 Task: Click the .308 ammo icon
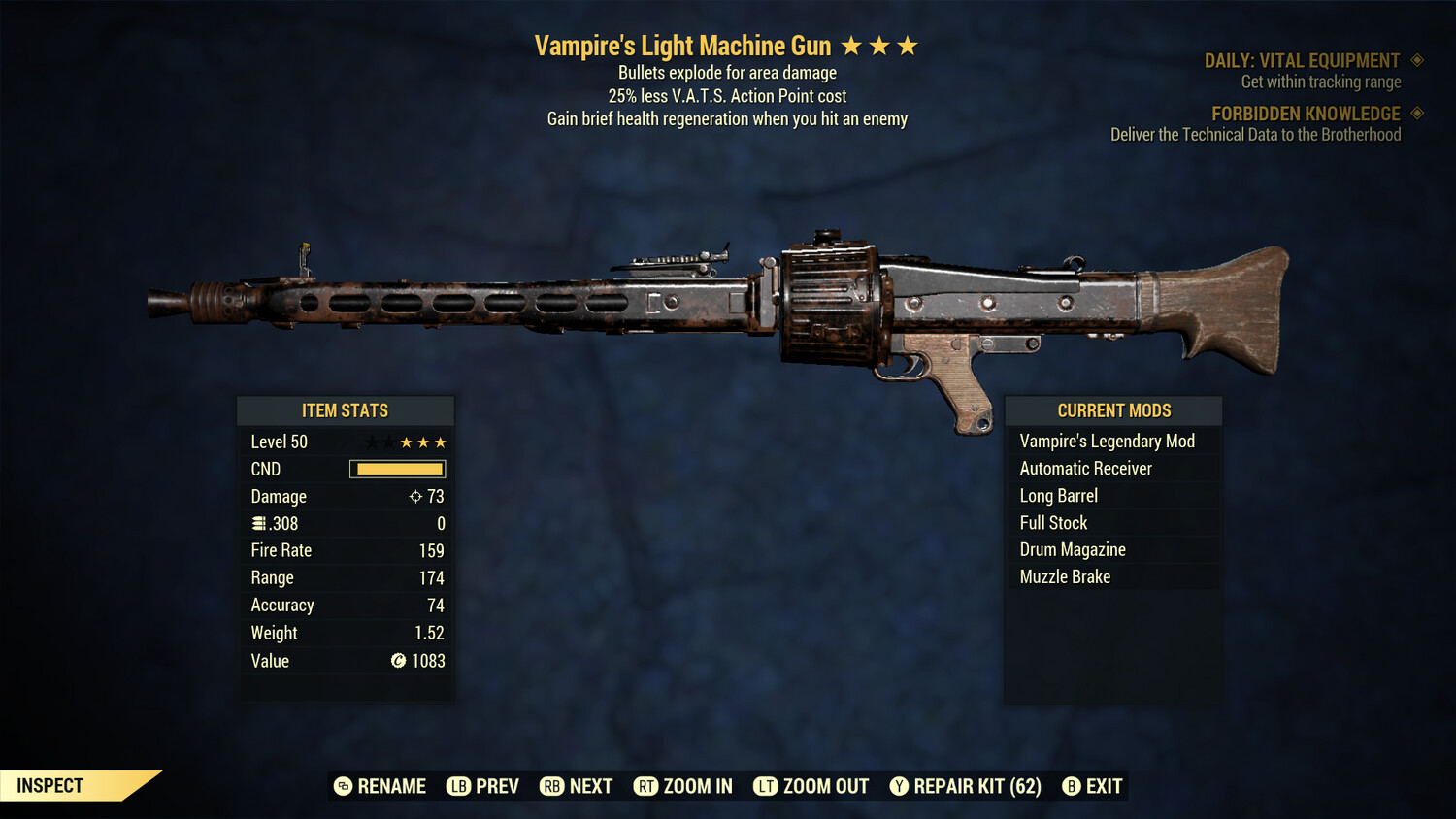(260, 523)
